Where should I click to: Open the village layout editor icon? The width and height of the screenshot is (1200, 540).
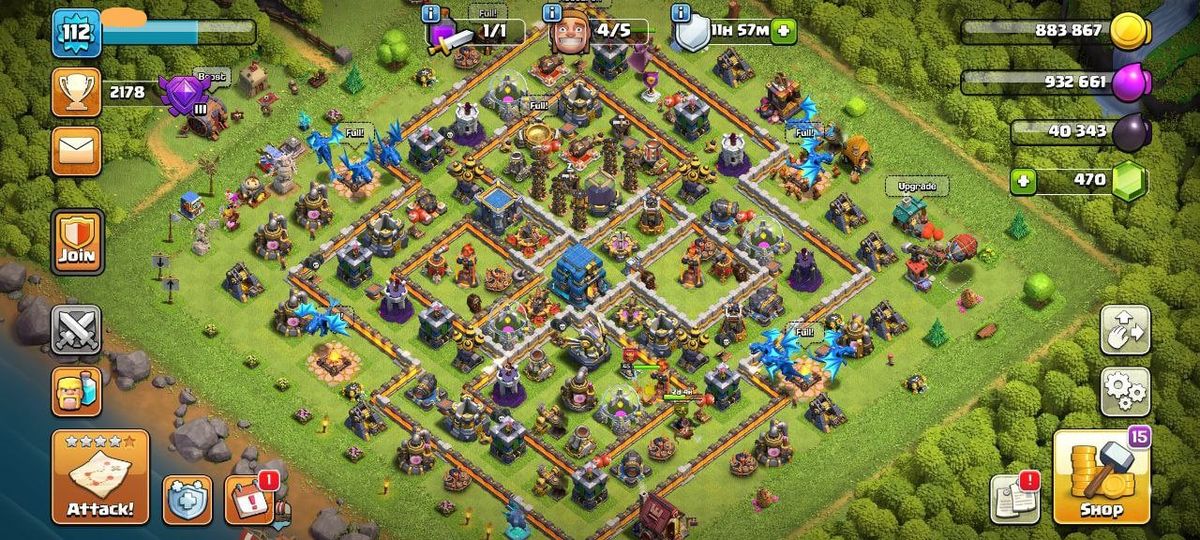tap(1125, 330)
